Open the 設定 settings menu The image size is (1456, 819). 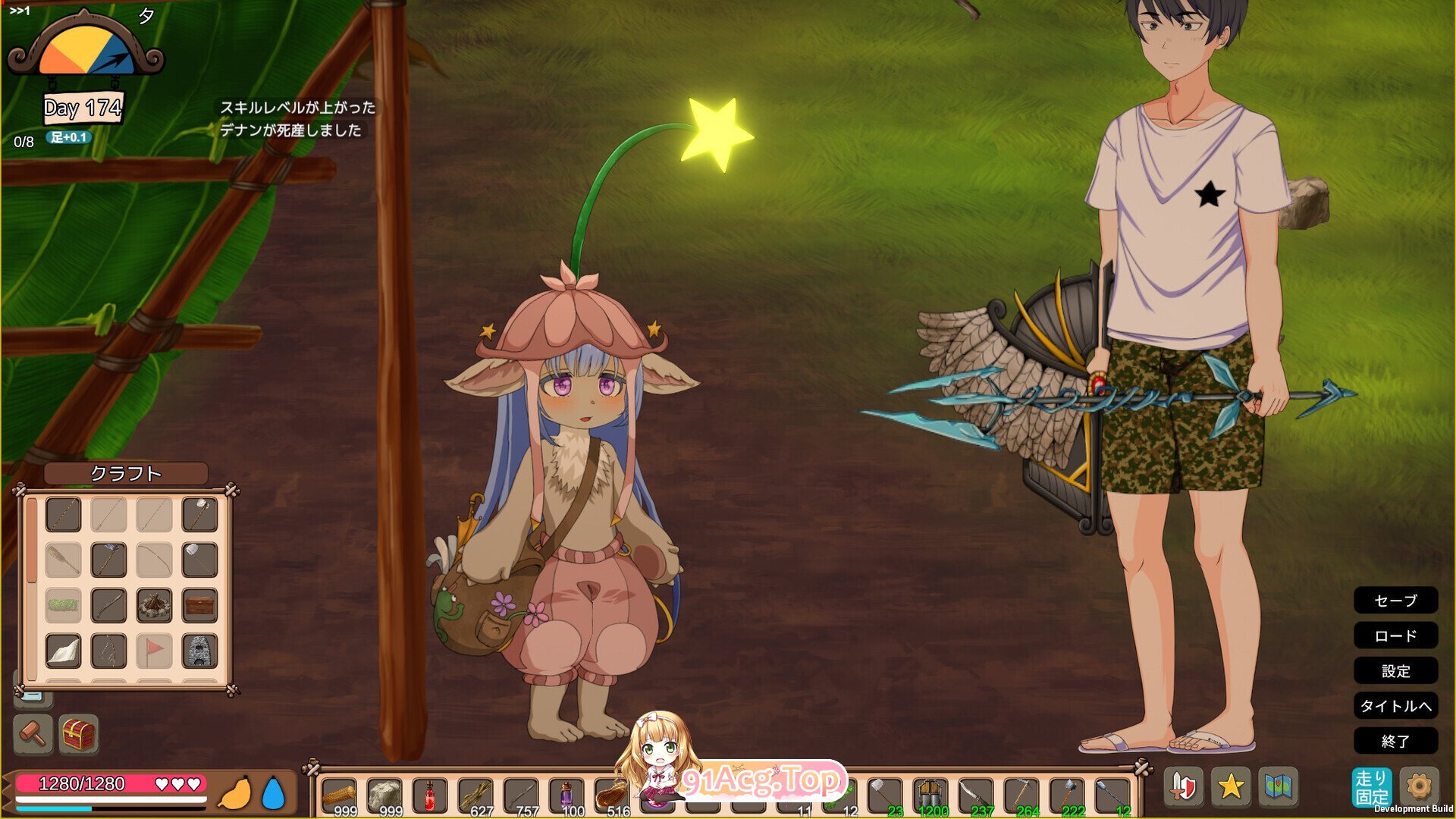pos(1395,671)
